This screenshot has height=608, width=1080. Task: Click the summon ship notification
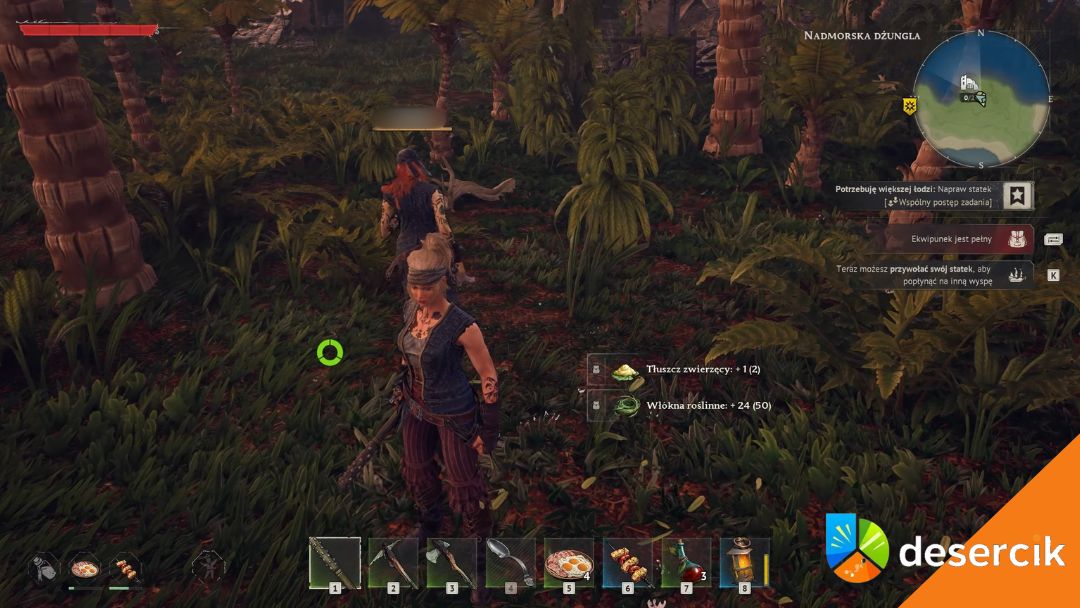point(1018,274)
